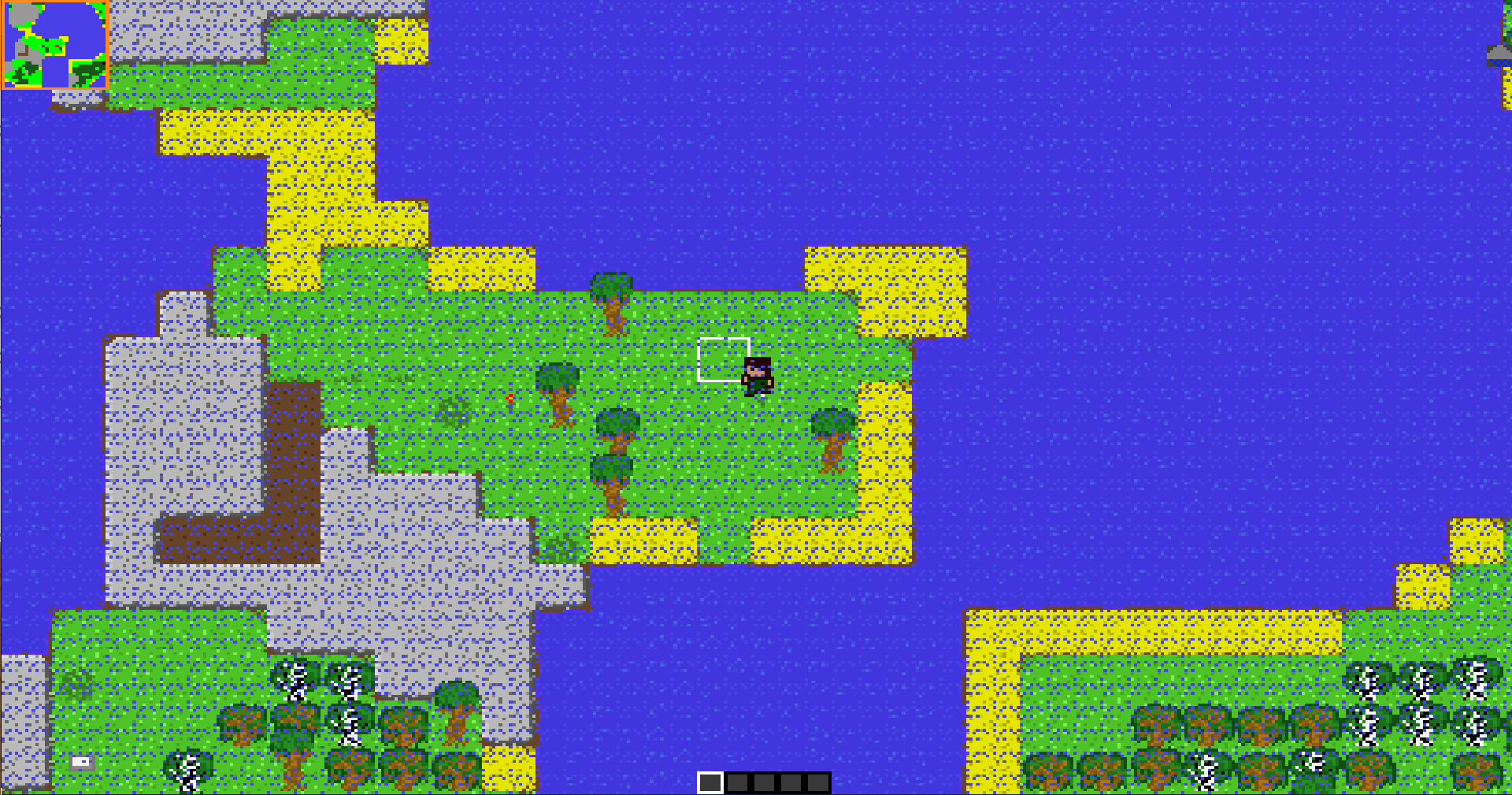Click the last hotbar slot
Viewport: 1512px width, 795px height.
click(816, 781)
